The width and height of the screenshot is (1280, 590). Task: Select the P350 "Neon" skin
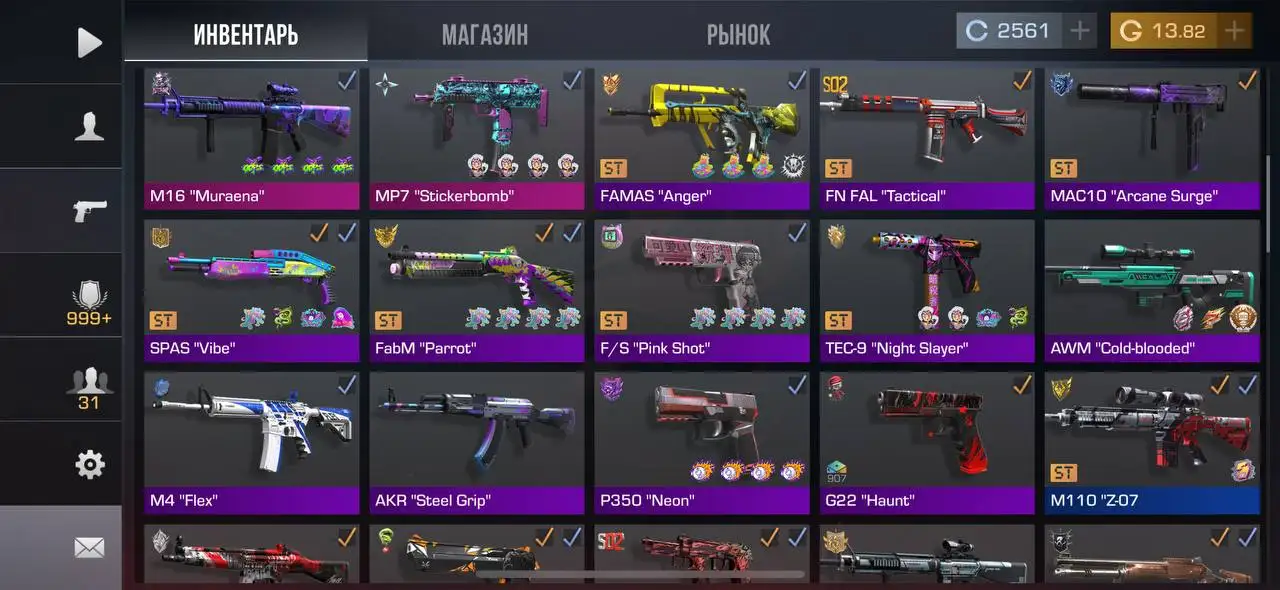point(702,442)
